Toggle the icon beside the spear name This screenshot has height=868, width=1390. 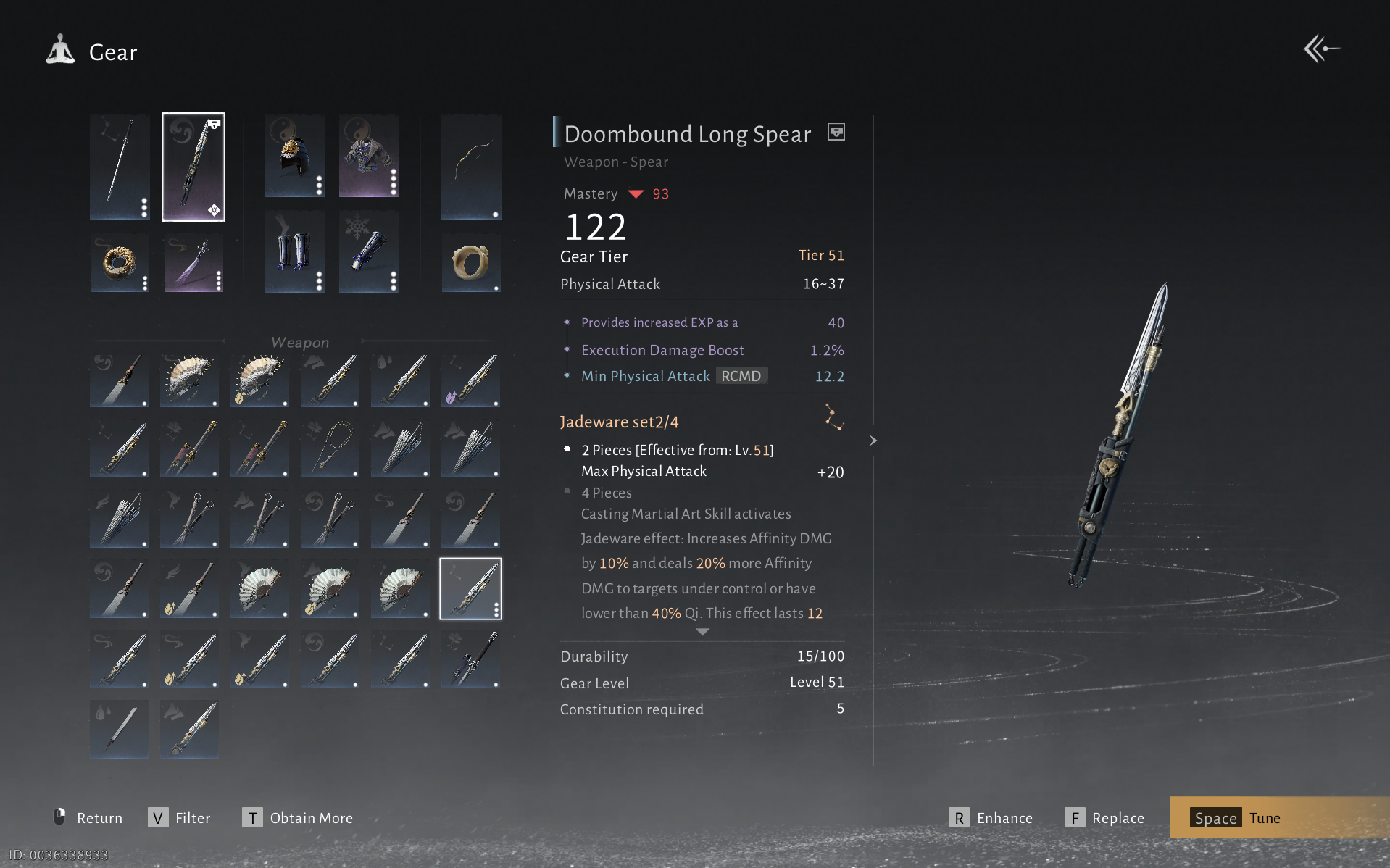tap(836, 133)
